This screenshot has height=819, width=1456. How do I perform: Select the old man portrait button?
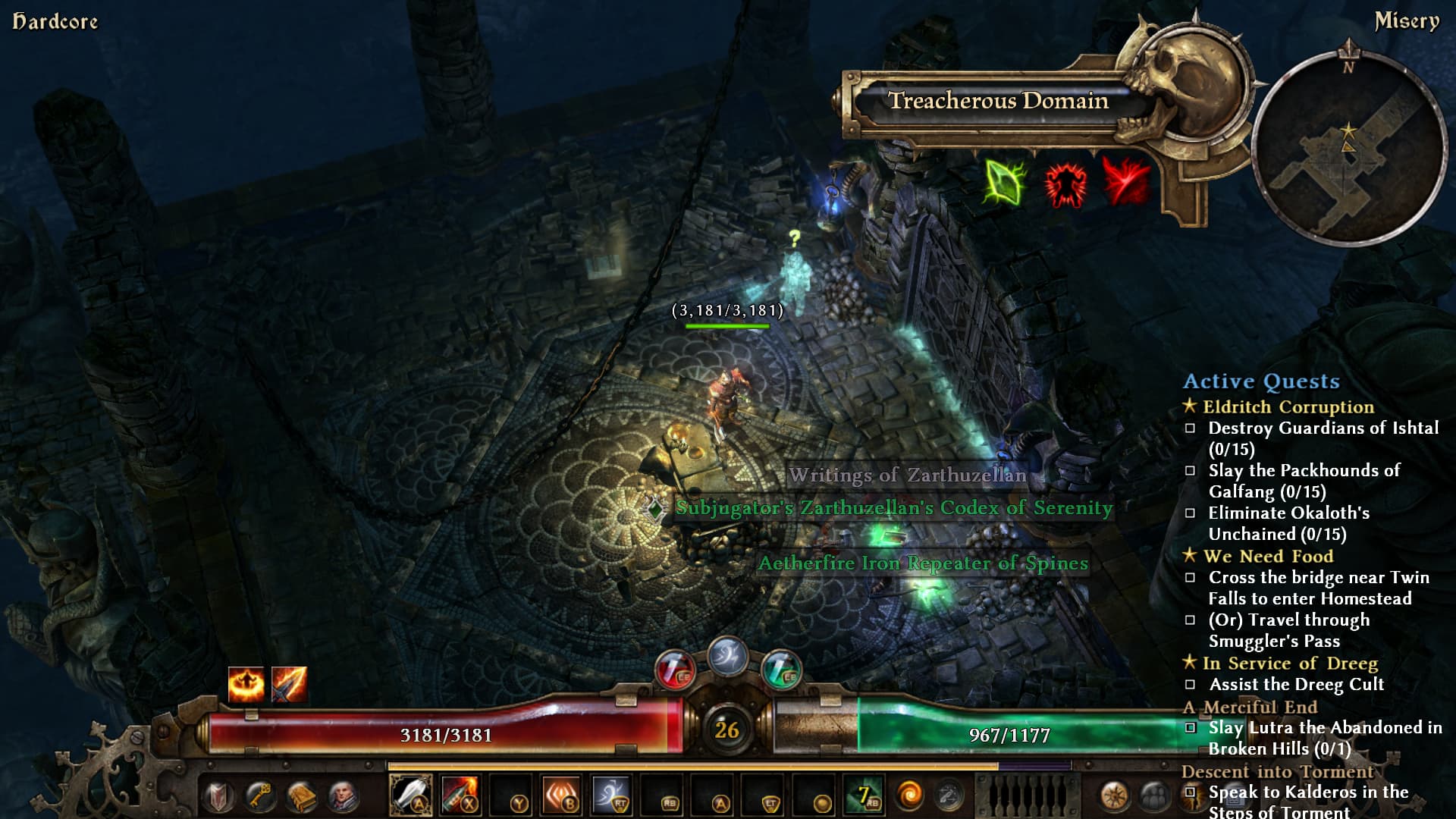(x=343, y=796)
